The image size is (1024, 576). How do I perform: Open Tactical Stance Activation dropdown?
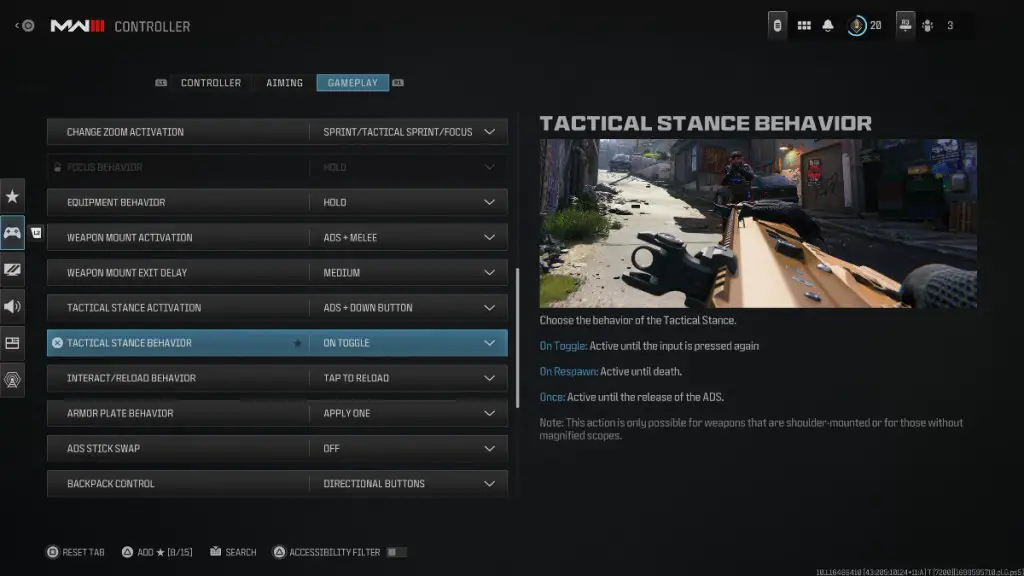click(408, 307)
